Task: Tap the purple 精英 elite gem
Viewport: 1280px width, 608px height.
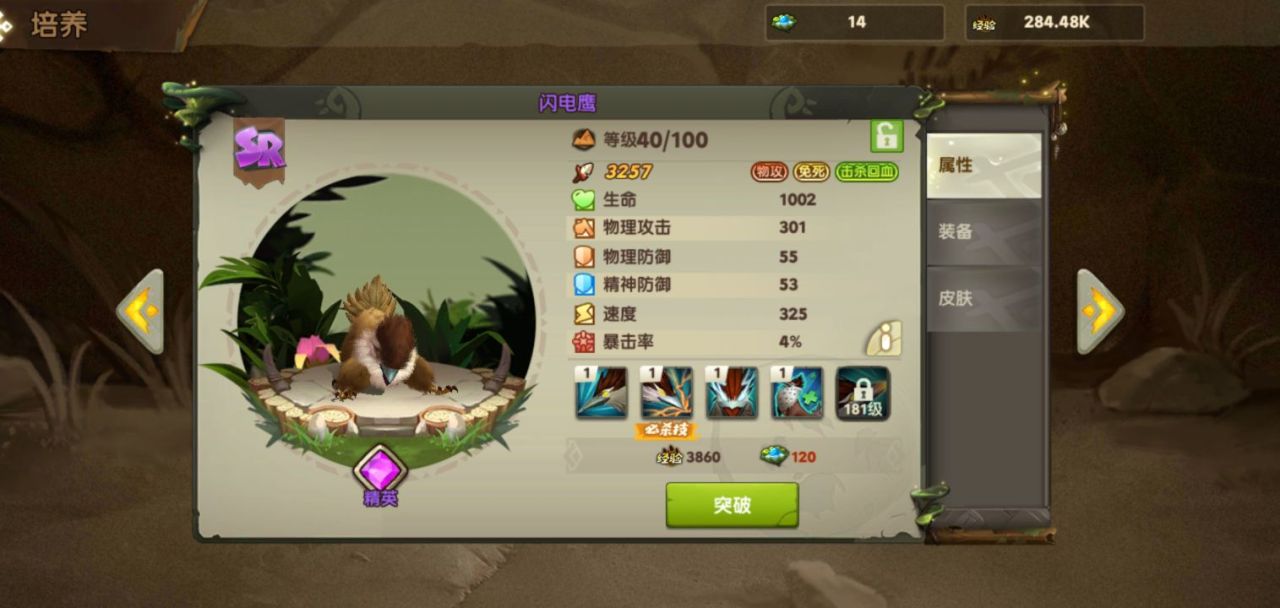Action: click(x=380, y=469)
